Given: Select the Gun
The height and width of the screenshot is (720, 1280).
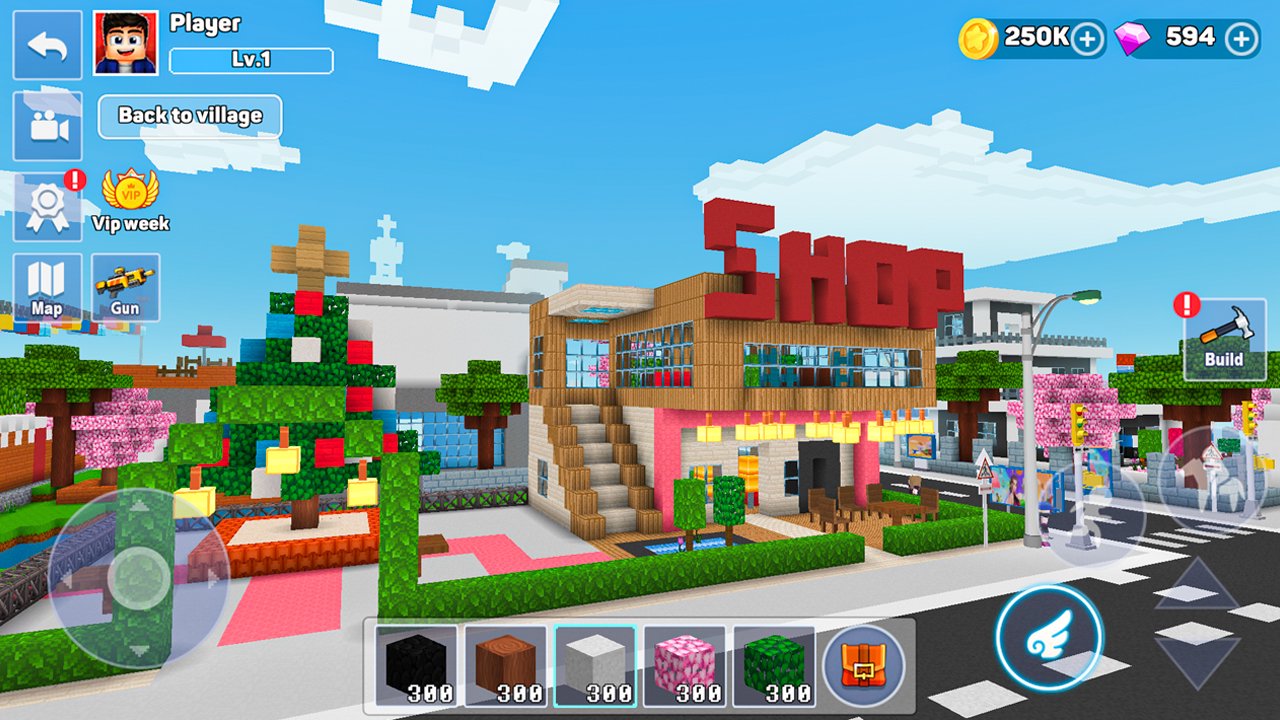Looking at the screenshot, I should (x=128, y=288).
